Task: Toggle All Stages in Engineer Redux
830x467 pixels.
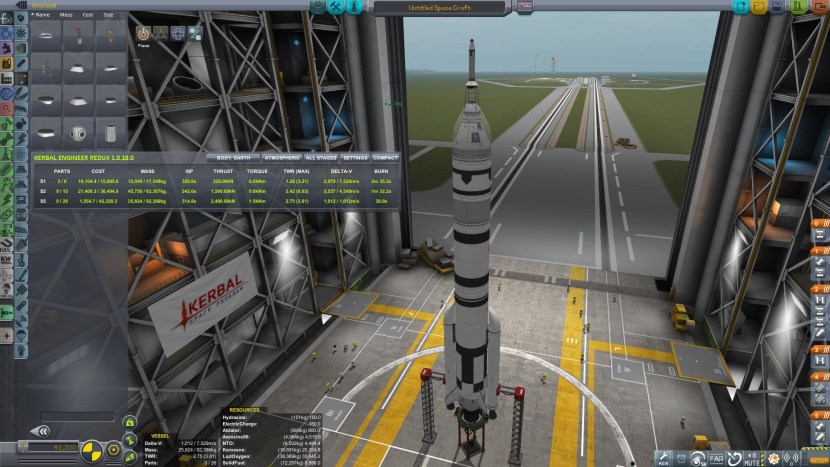Action: (321, 158)
